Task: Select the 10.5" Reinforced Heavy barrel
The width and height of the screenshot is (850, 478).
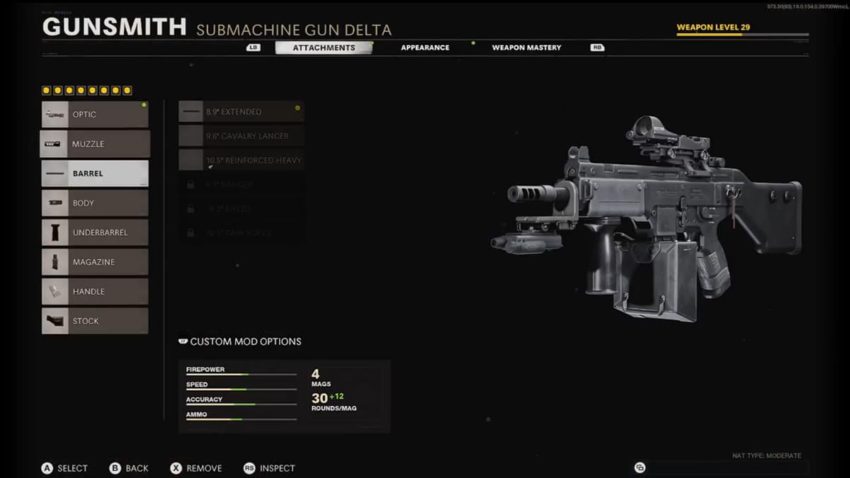Action: 241,160
